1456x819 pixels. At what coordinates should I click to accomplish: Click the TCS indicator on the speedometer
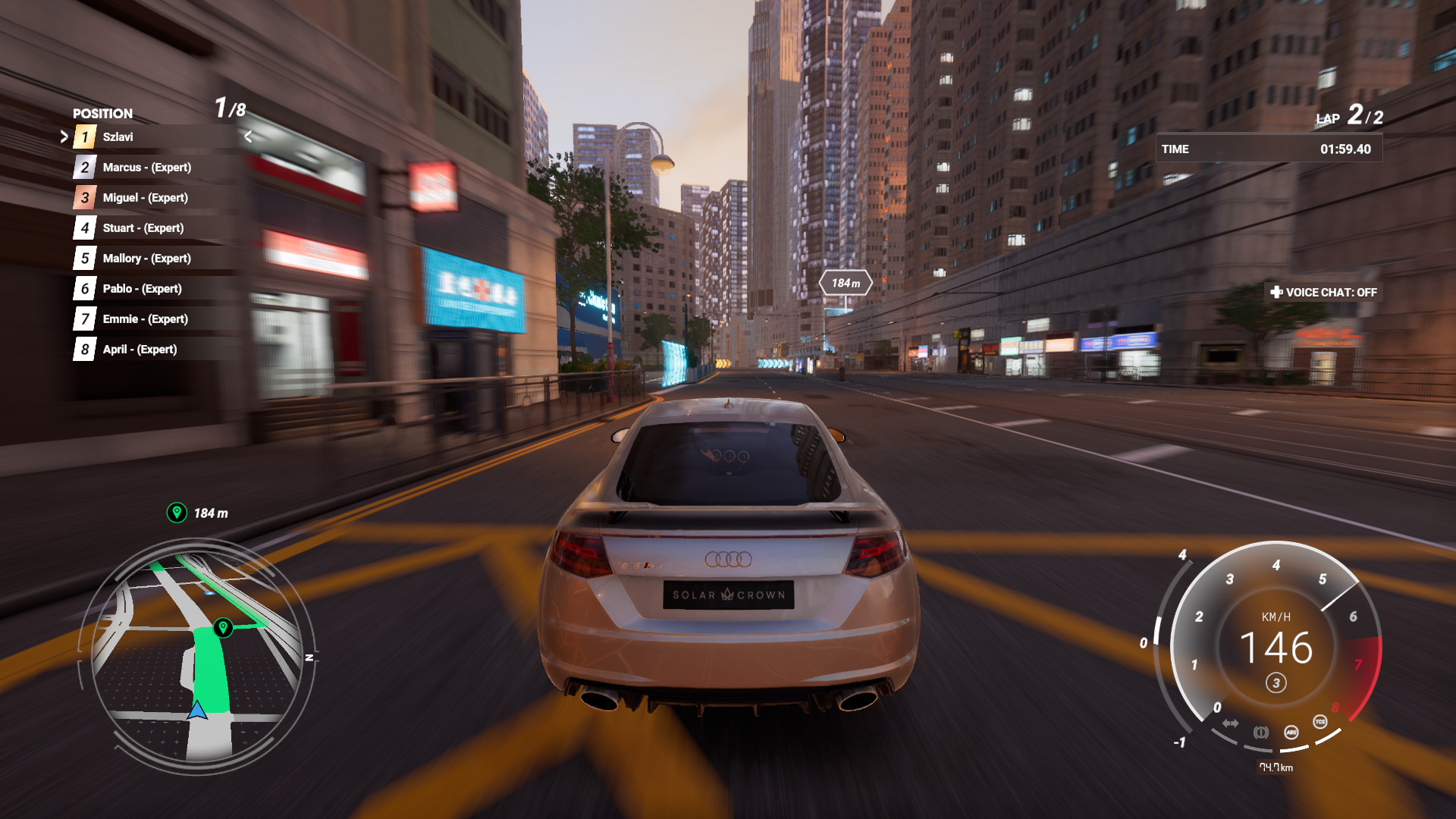(1320, 722)
